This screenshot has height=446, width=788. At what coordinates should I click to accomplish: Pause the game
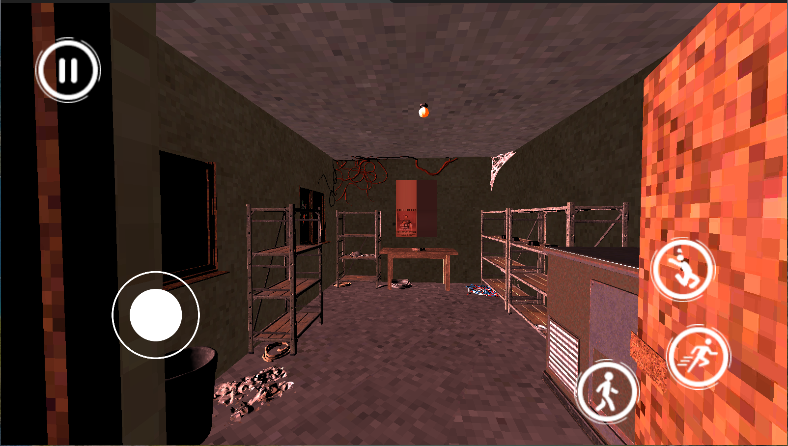(68, 71)
